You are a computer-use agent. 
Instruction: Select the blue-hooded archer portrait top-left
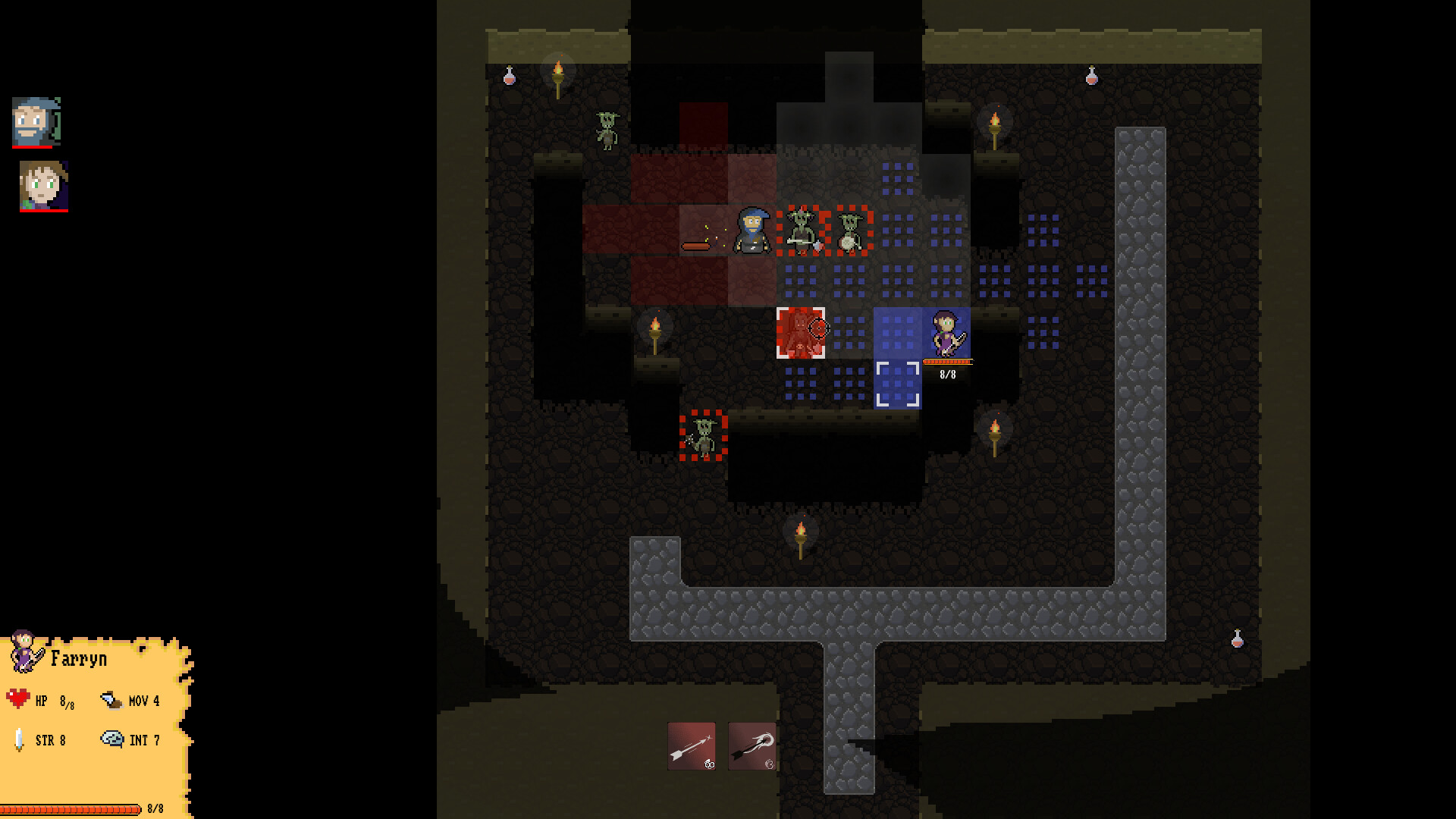point(35,123)
